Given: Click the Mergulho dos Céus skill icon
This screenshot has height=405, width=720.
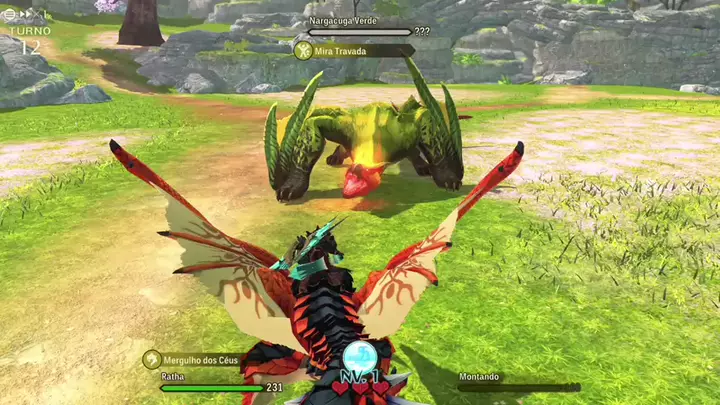Looking at the screenshot, I should point(152,359).
